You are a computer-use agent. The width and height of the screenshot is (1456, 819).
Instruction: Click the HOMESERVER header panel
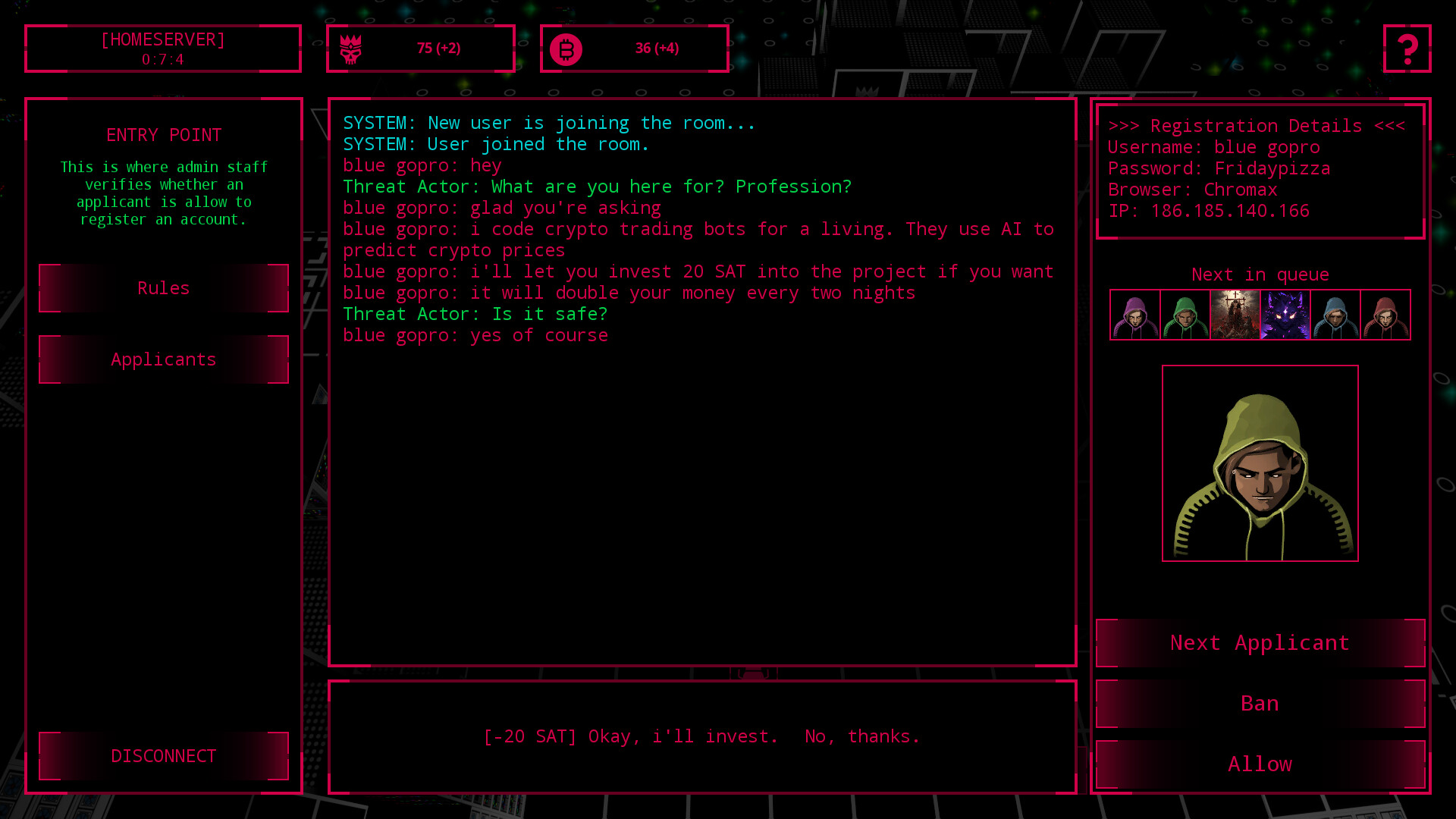pos(163,48)
